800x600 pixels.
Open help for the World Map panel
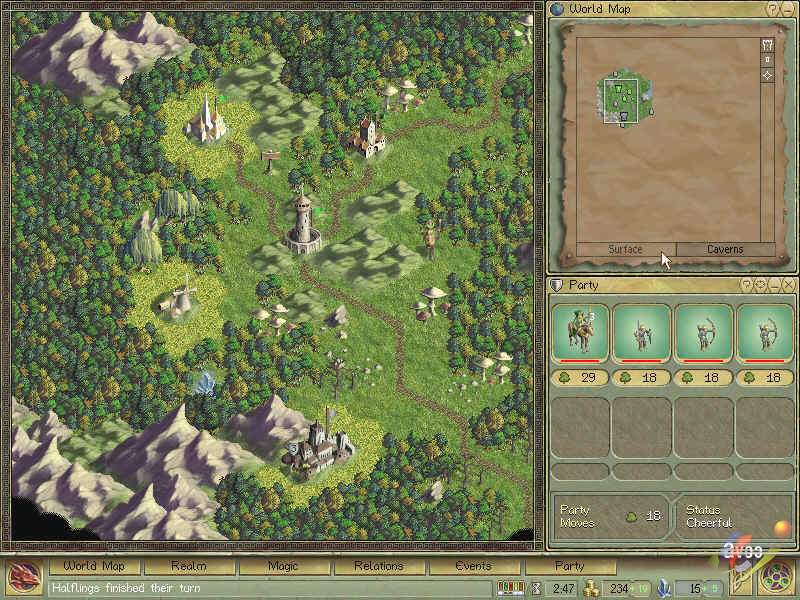(x=773, y=9)
